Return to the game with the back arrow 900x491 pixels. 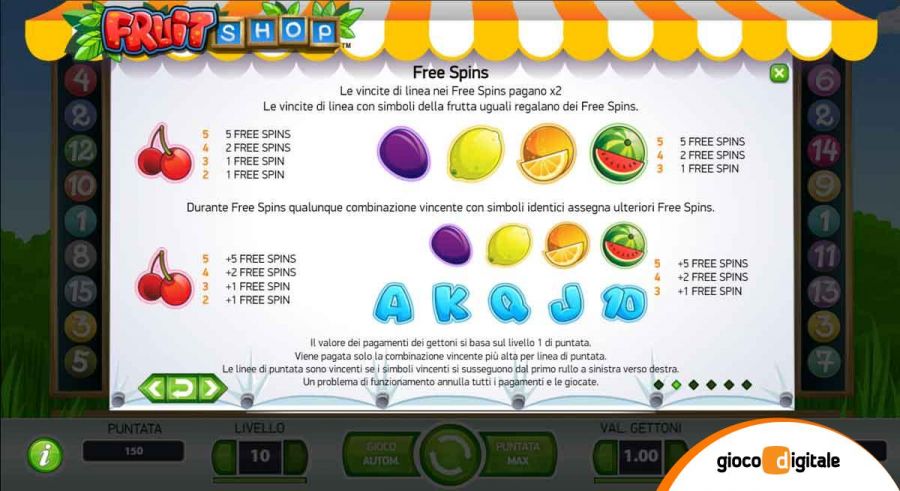click(183, 386)
